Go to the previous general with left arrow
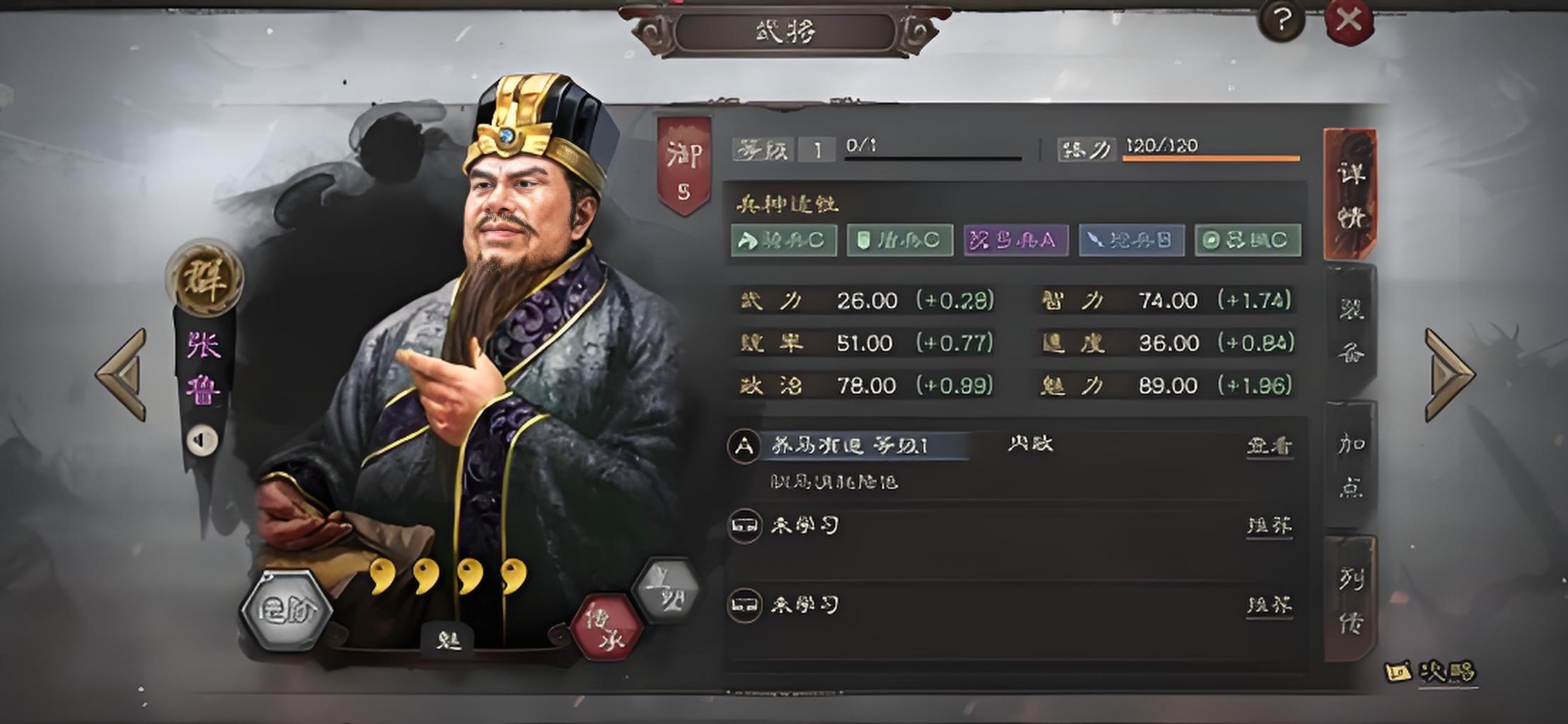This screenshot has height=724, width=1568. click(123, 374)
